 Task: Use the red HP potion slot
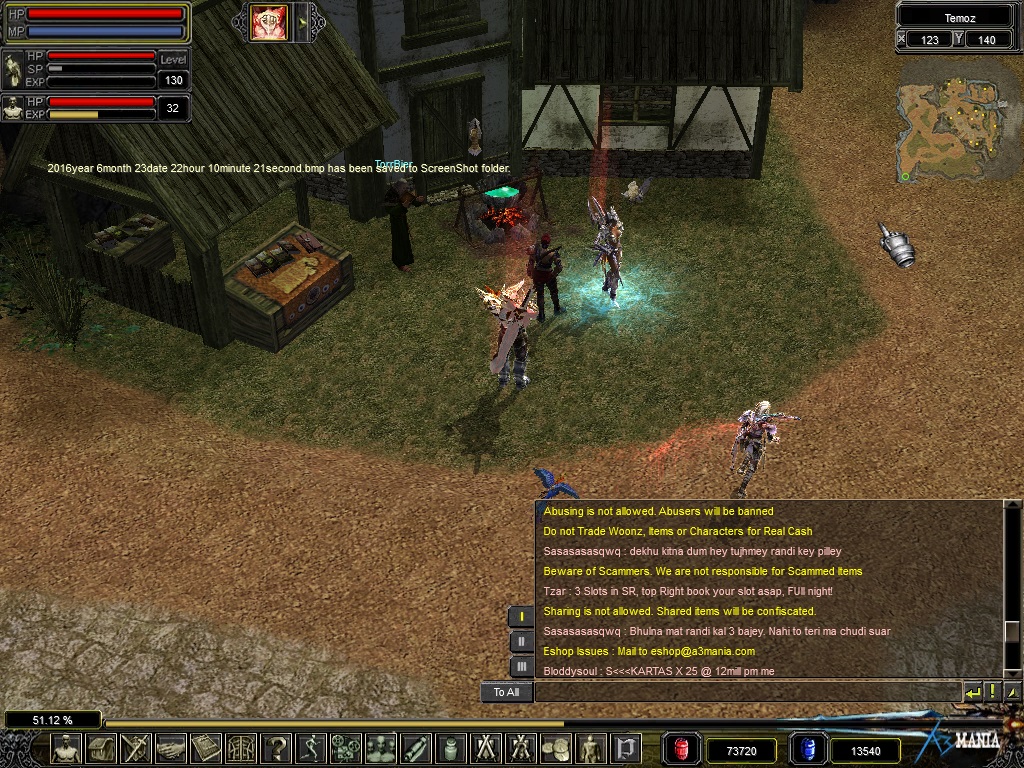click(x=682, y=749)
